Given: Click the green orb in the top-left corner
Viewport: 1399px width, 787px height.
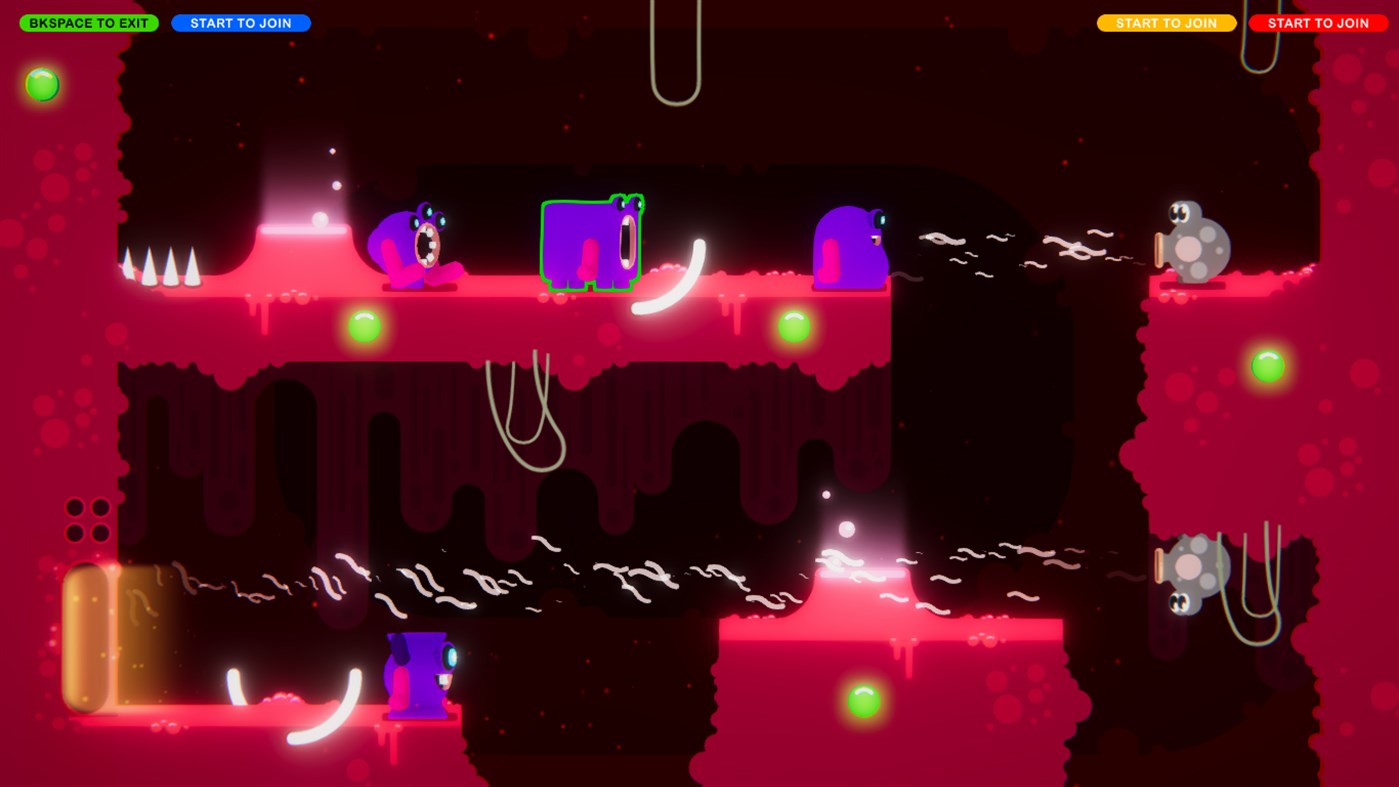Looking at the screenshot, I should point(41,84).
